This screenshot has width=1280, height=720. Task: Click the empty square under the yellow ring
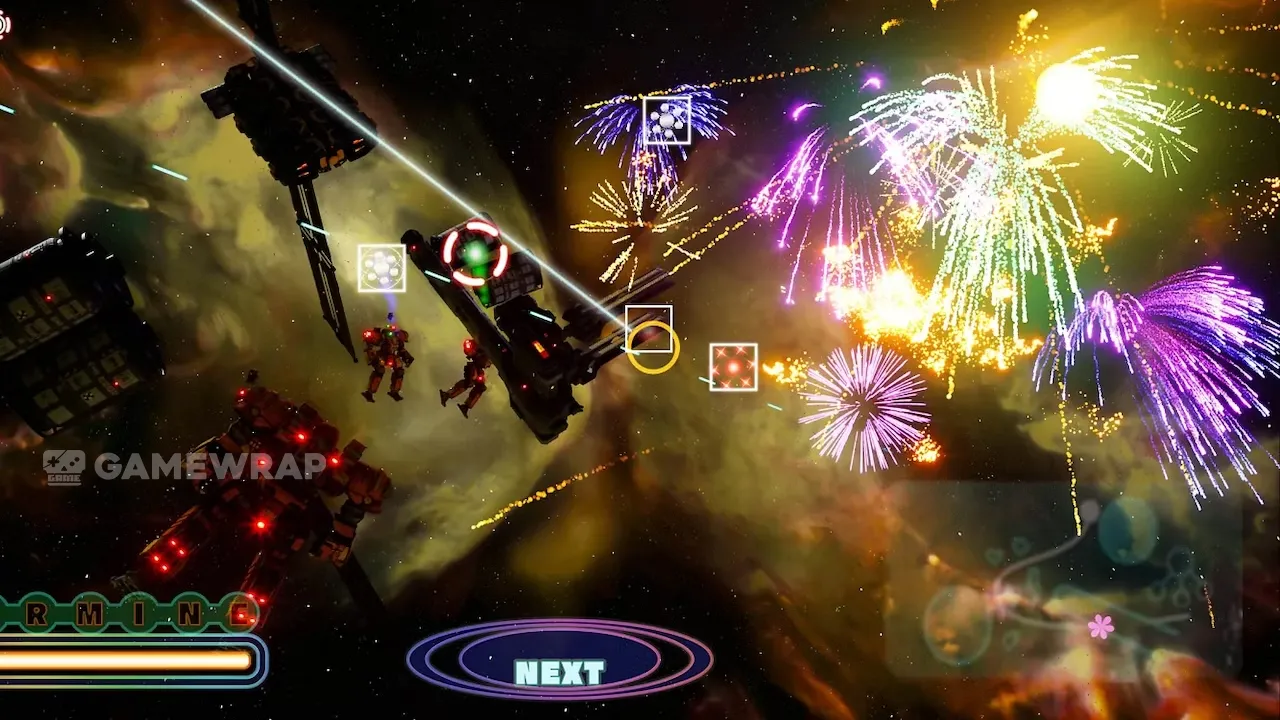[649, 329]
